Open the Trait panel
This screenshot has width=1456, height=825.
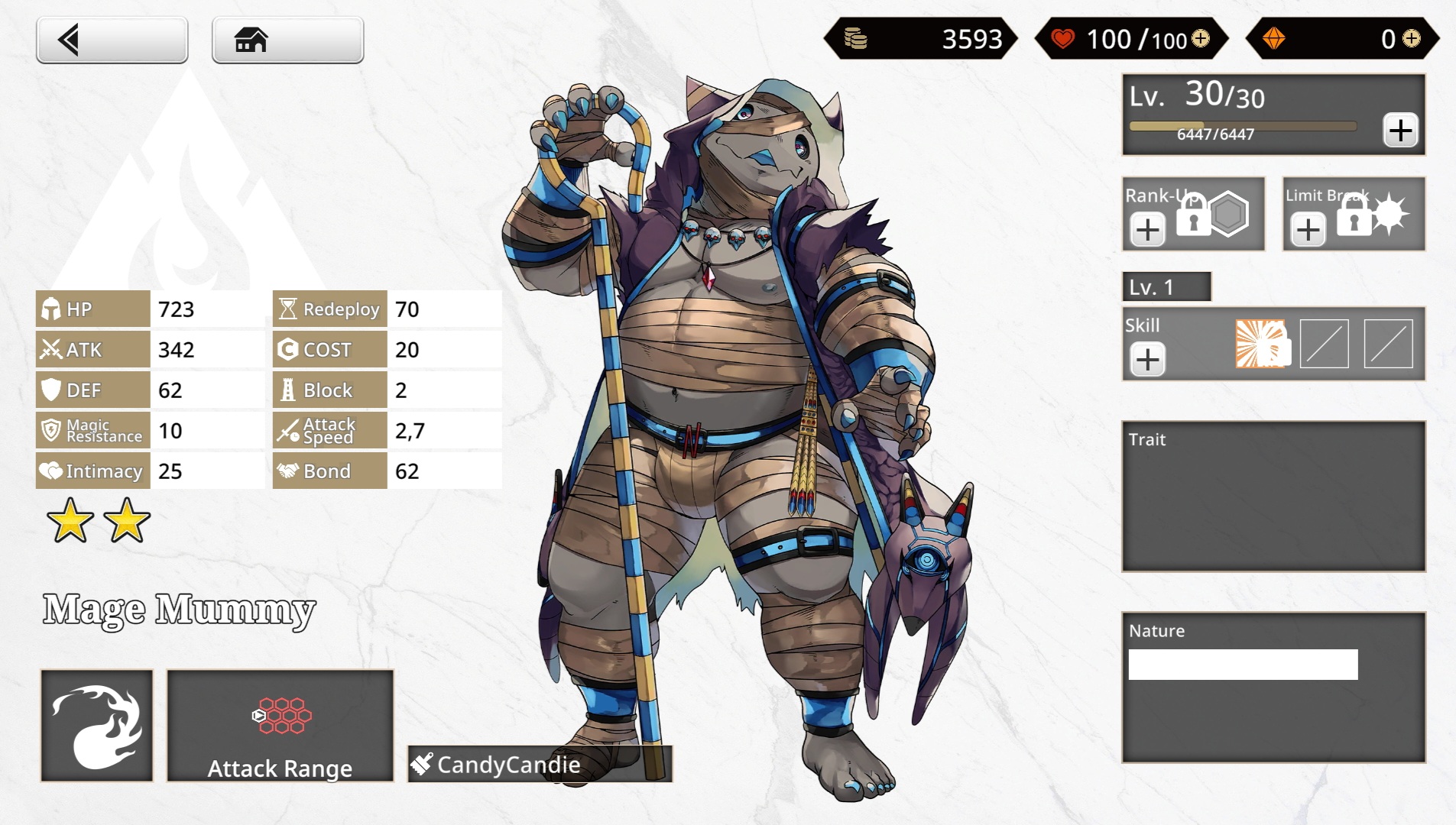point(1273,497)
